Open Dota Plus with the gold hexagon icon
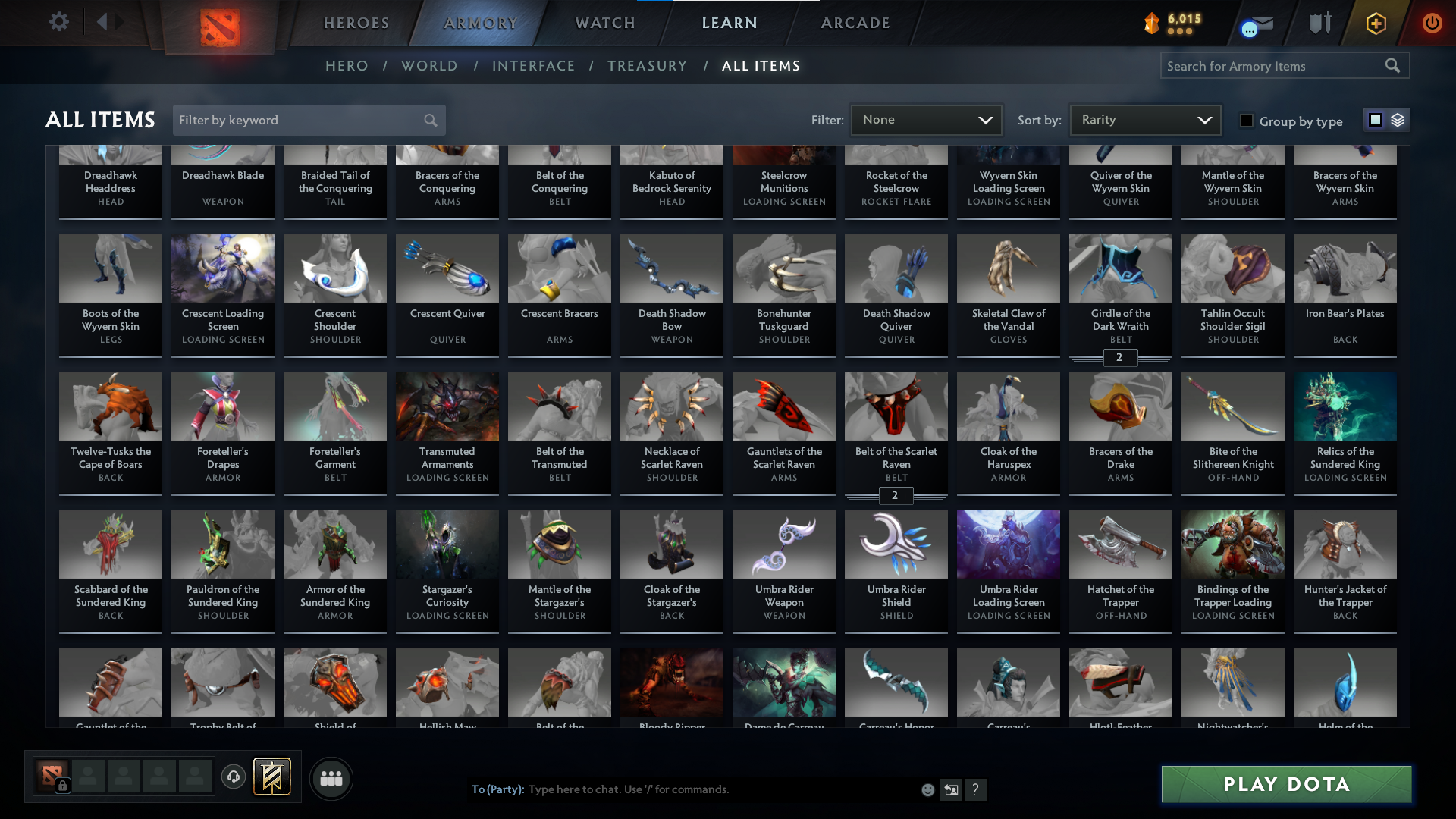Screen dimensions: 1456x819 pos(1375,24)
